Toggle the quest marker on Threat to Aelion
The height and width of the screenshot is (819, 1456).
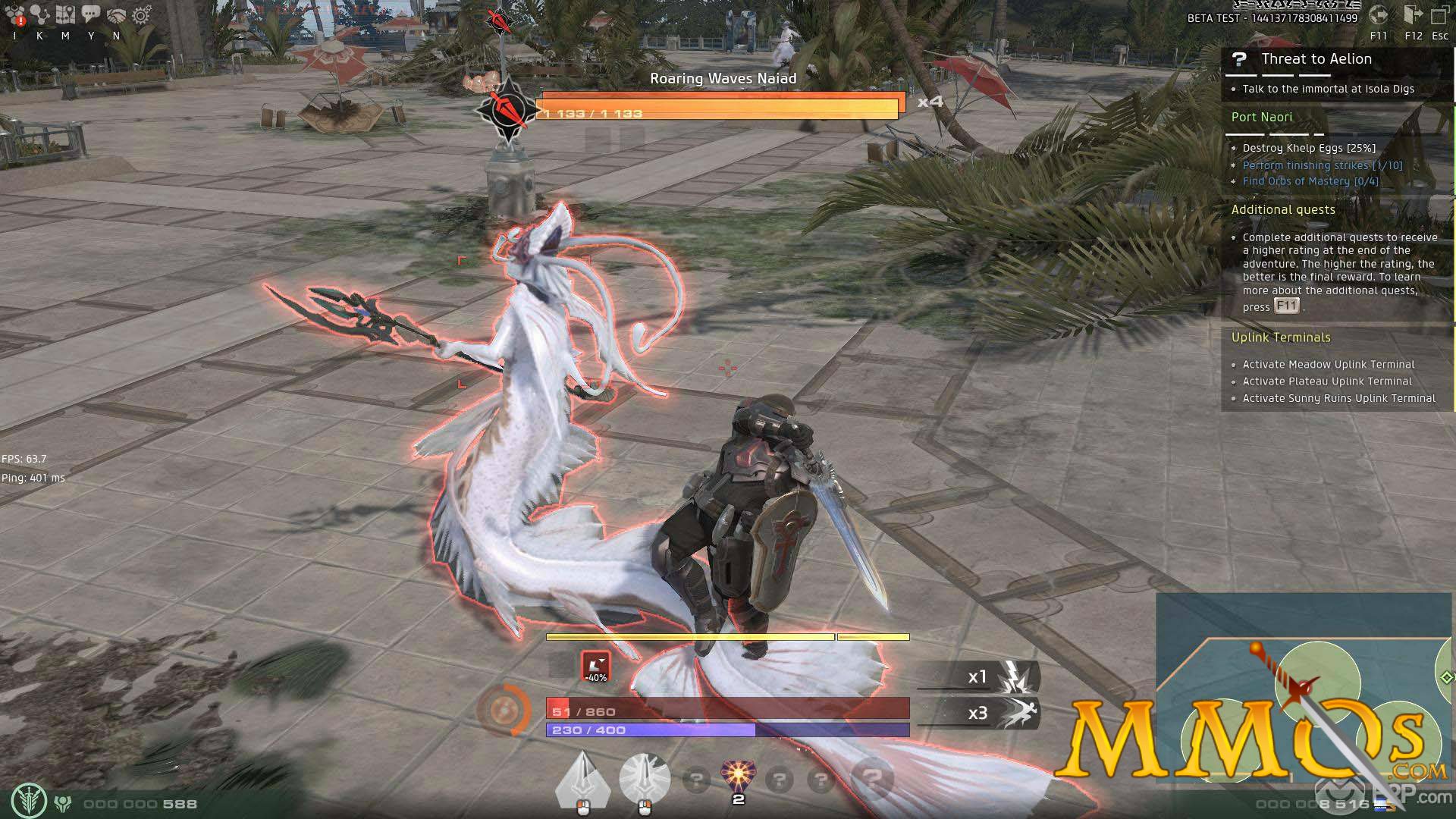(1239, 59)
